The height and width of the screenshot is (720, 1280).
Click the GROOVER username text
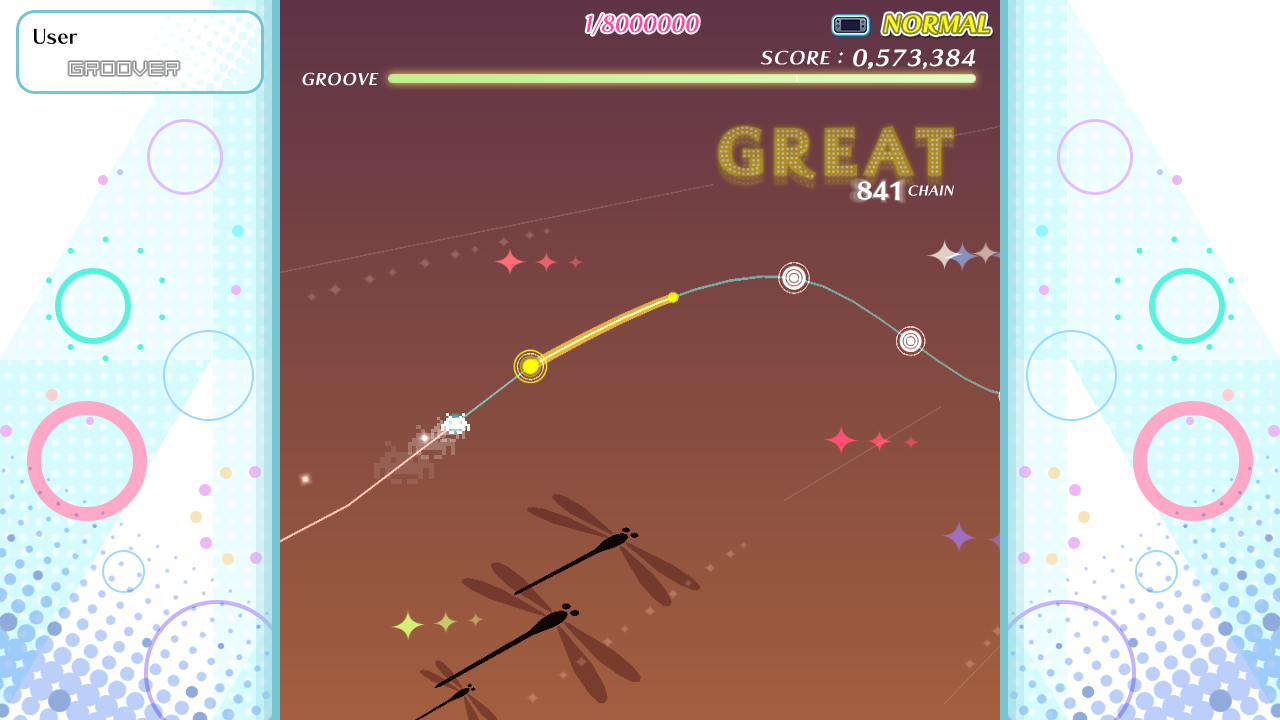(x=124, y=66)
